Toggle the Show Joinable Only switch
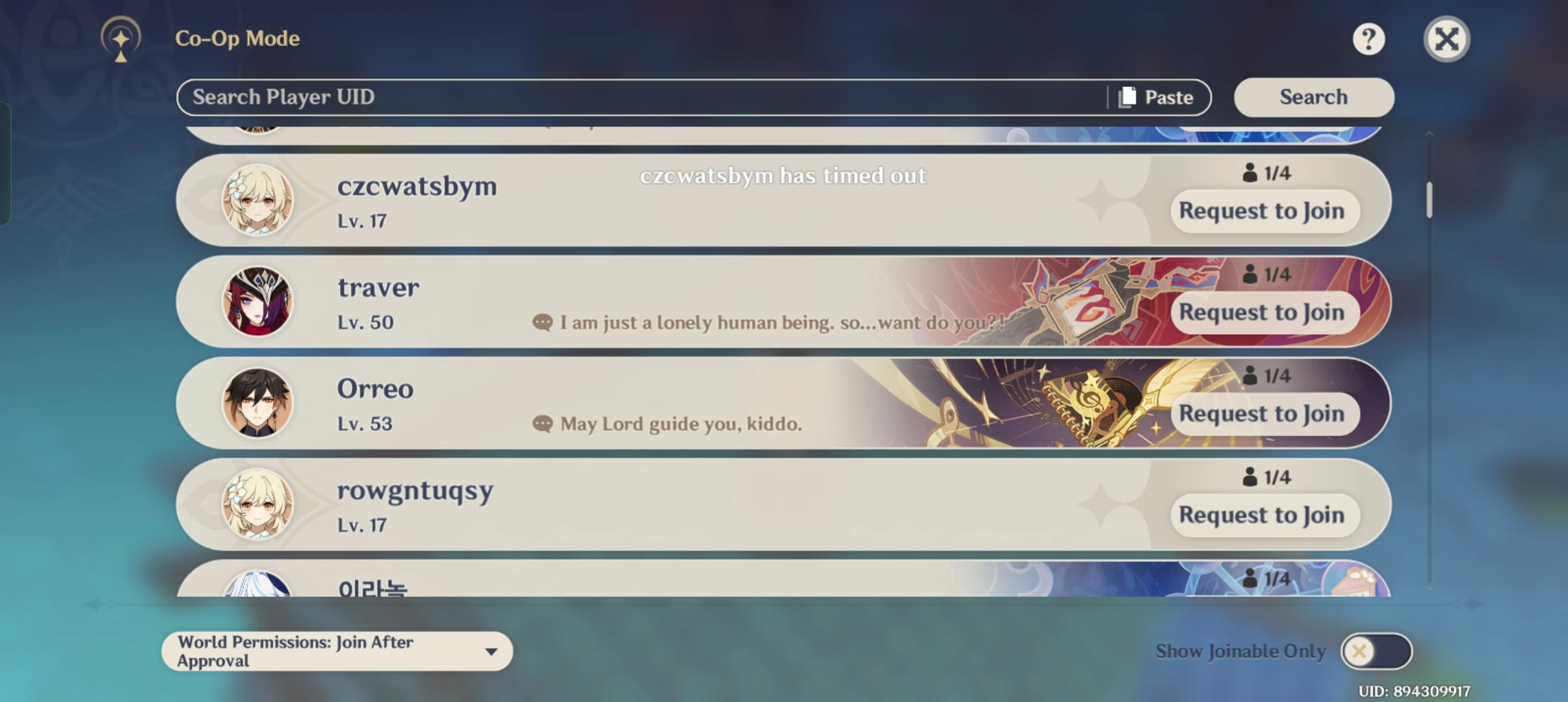Viewport: 1568px width, 702px height. pyautogui.click(x=1378, y=651)
